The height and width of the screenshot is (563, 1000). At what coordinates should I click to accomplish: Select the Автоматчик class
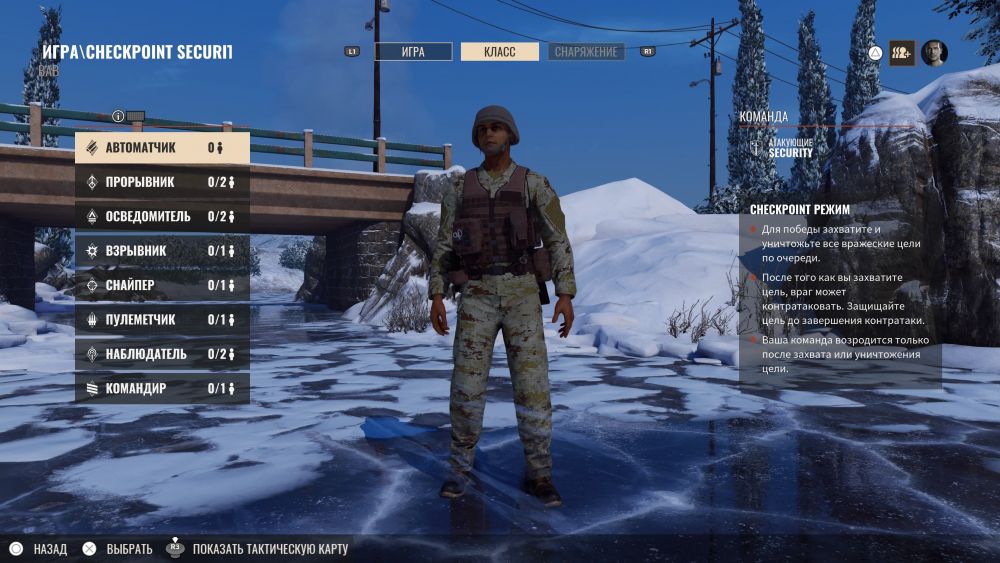(162, 148)
